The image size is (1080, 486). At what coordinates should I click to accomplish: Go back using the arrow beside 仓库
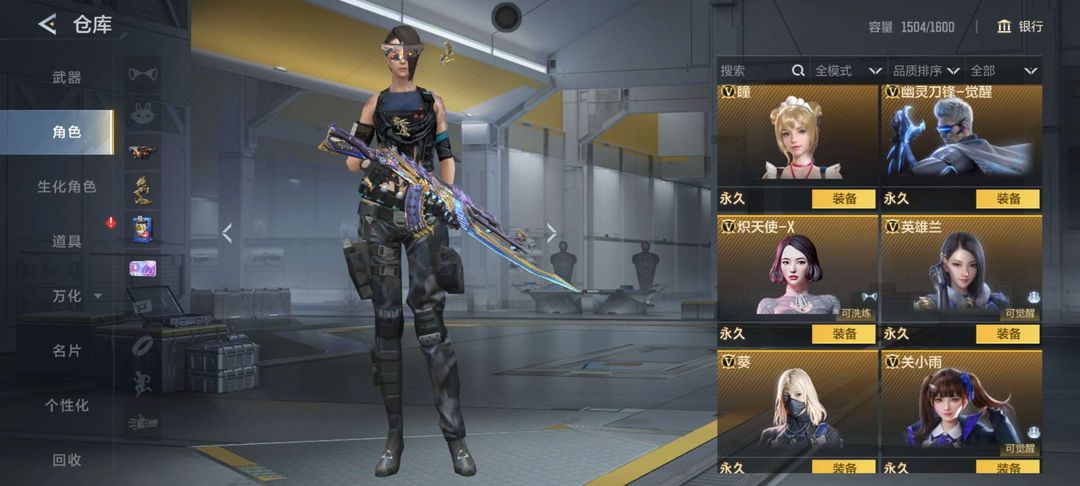47,25
